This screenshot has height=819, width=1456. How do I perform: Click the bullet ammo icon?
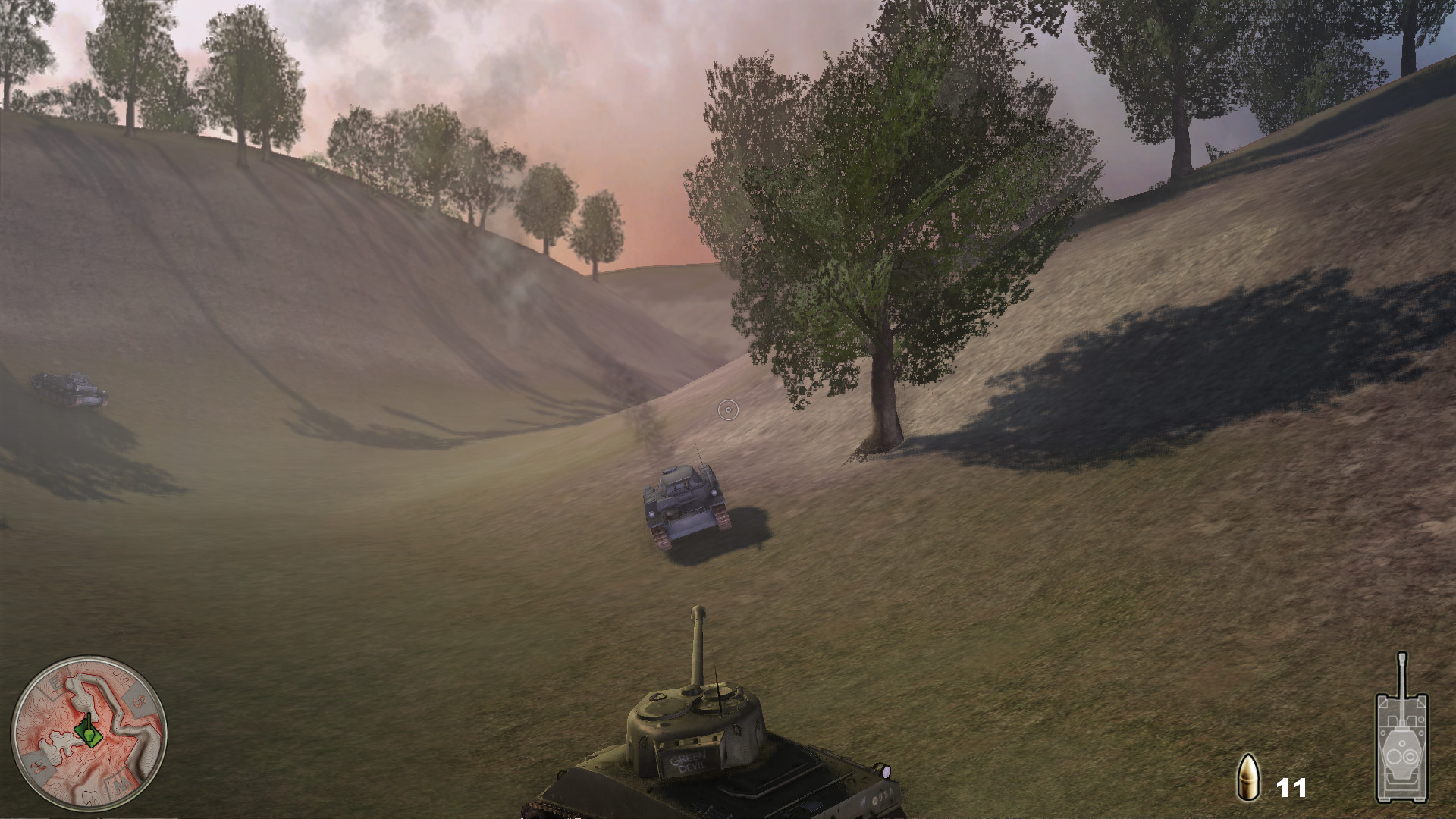coord(1250,777)
